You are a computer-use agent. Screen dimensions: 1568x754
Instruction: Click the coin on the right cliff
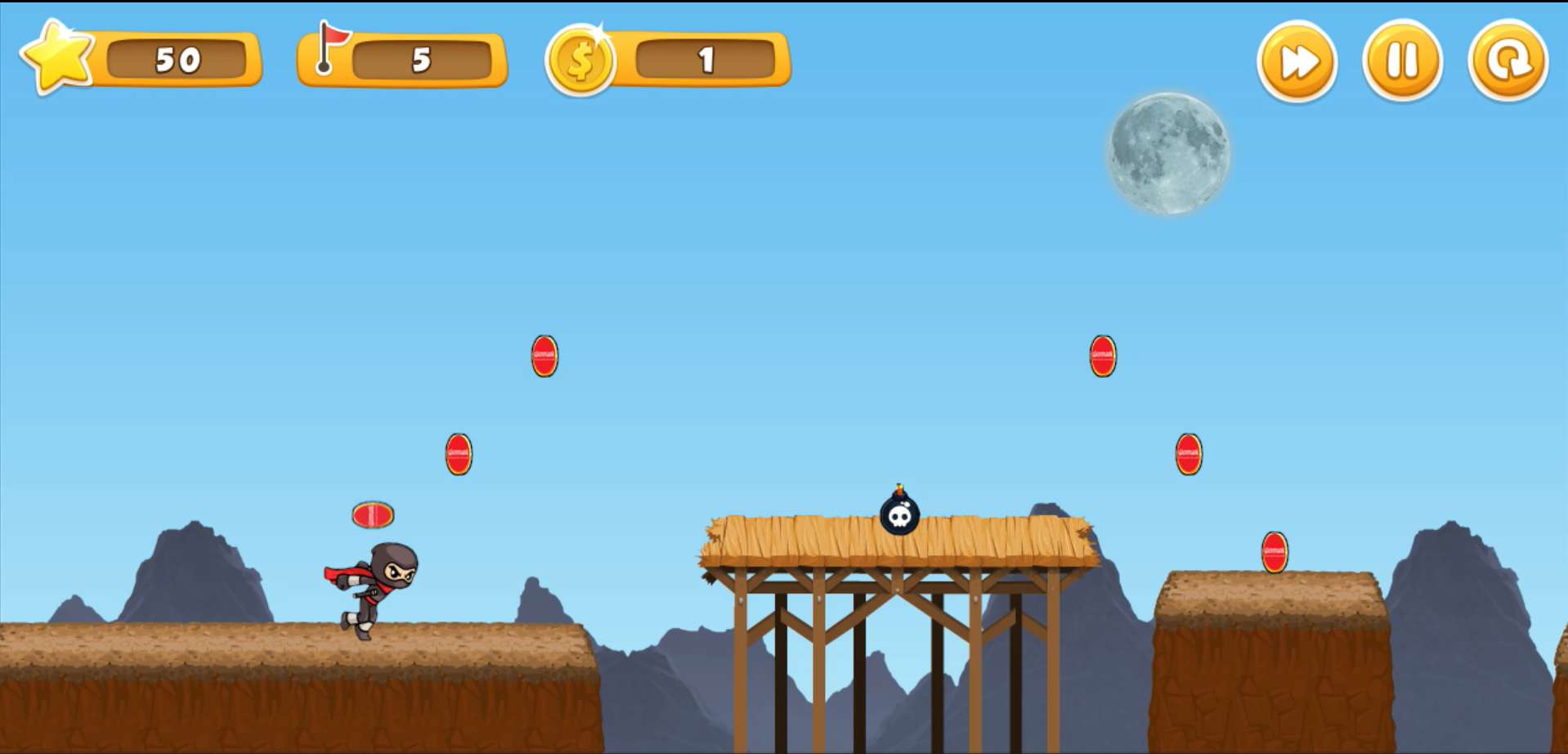1273,552
